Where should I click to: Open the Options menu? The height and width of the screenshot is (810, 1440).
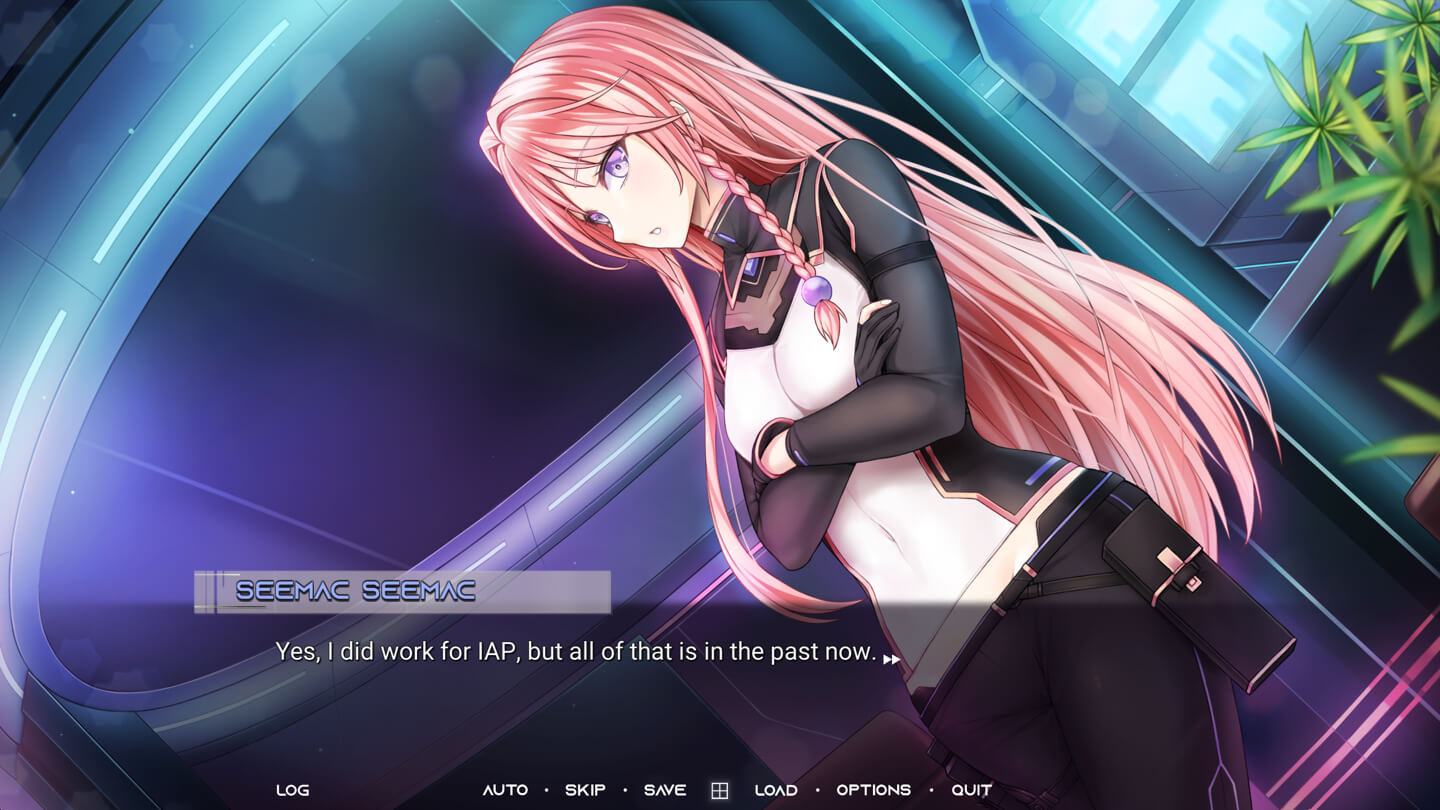click(874, 790)
